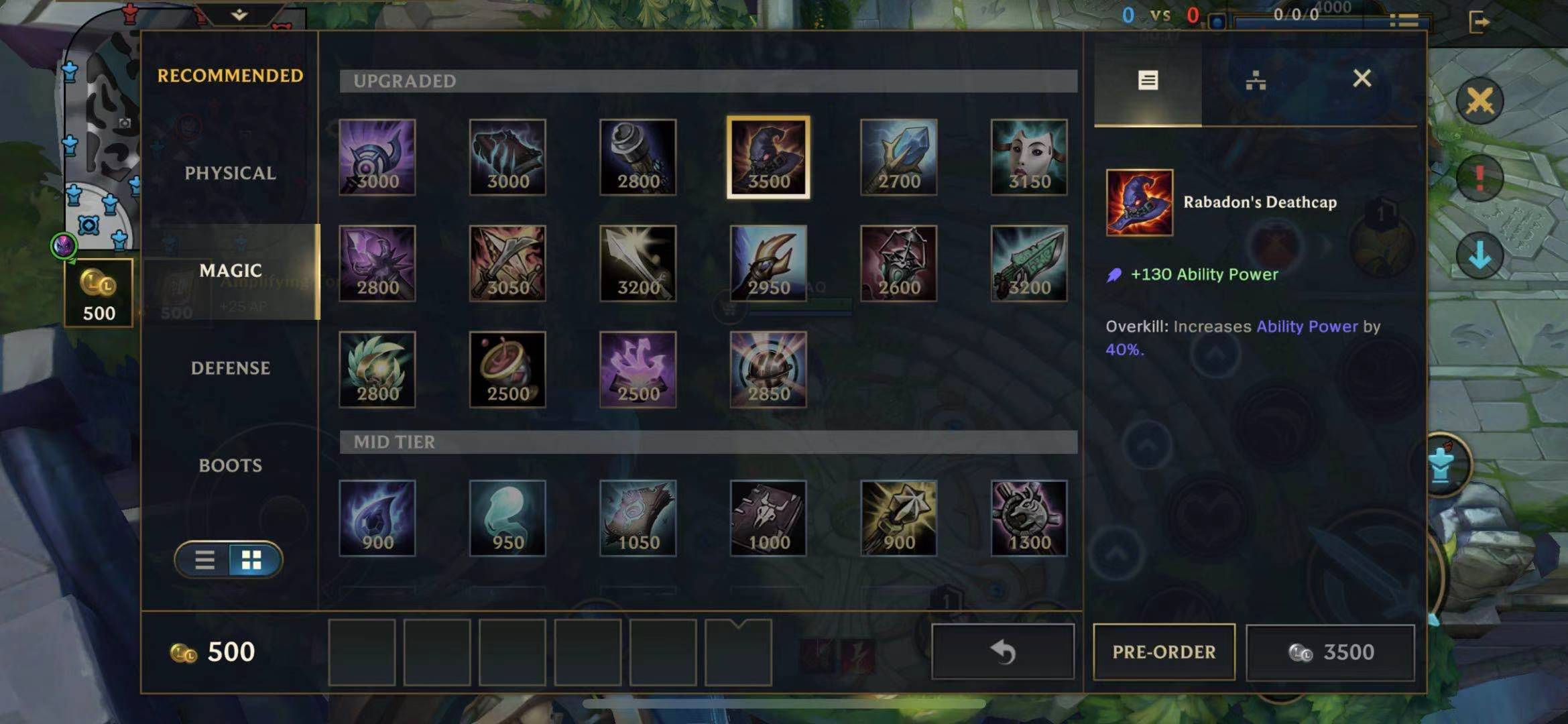Open the Boots category
Screen dimensions: 1568x724
tap(230, 465)
